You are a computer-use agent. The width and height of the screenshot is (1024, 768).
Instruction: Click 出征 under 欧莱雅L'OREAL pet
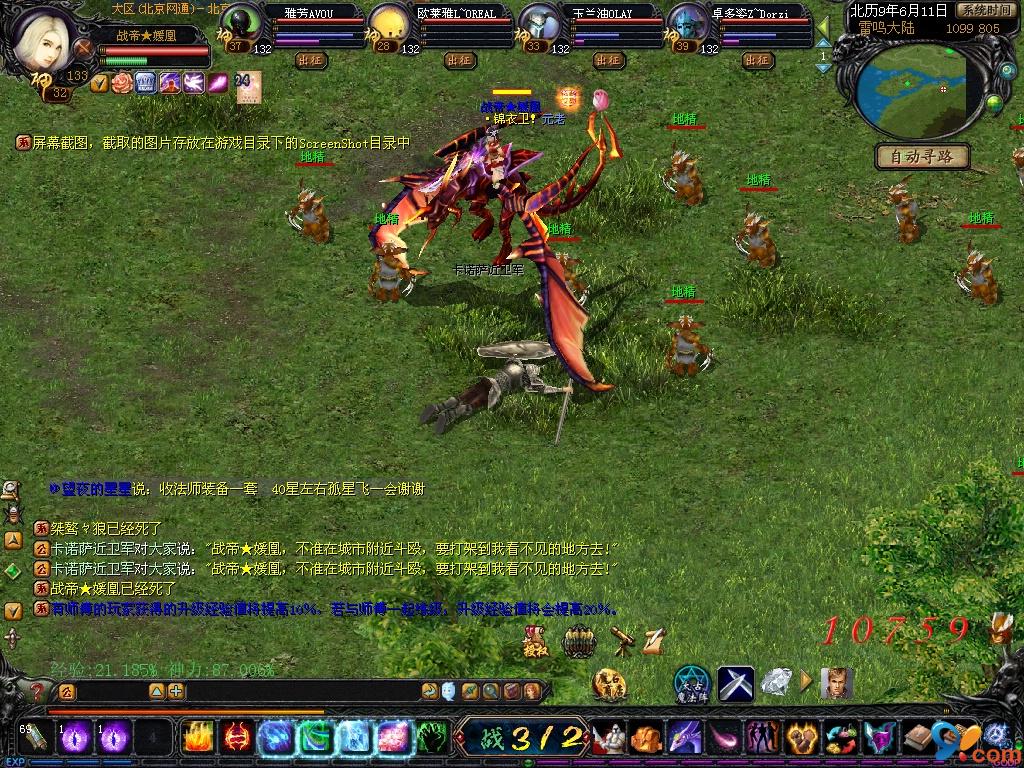tap(460, 60)
